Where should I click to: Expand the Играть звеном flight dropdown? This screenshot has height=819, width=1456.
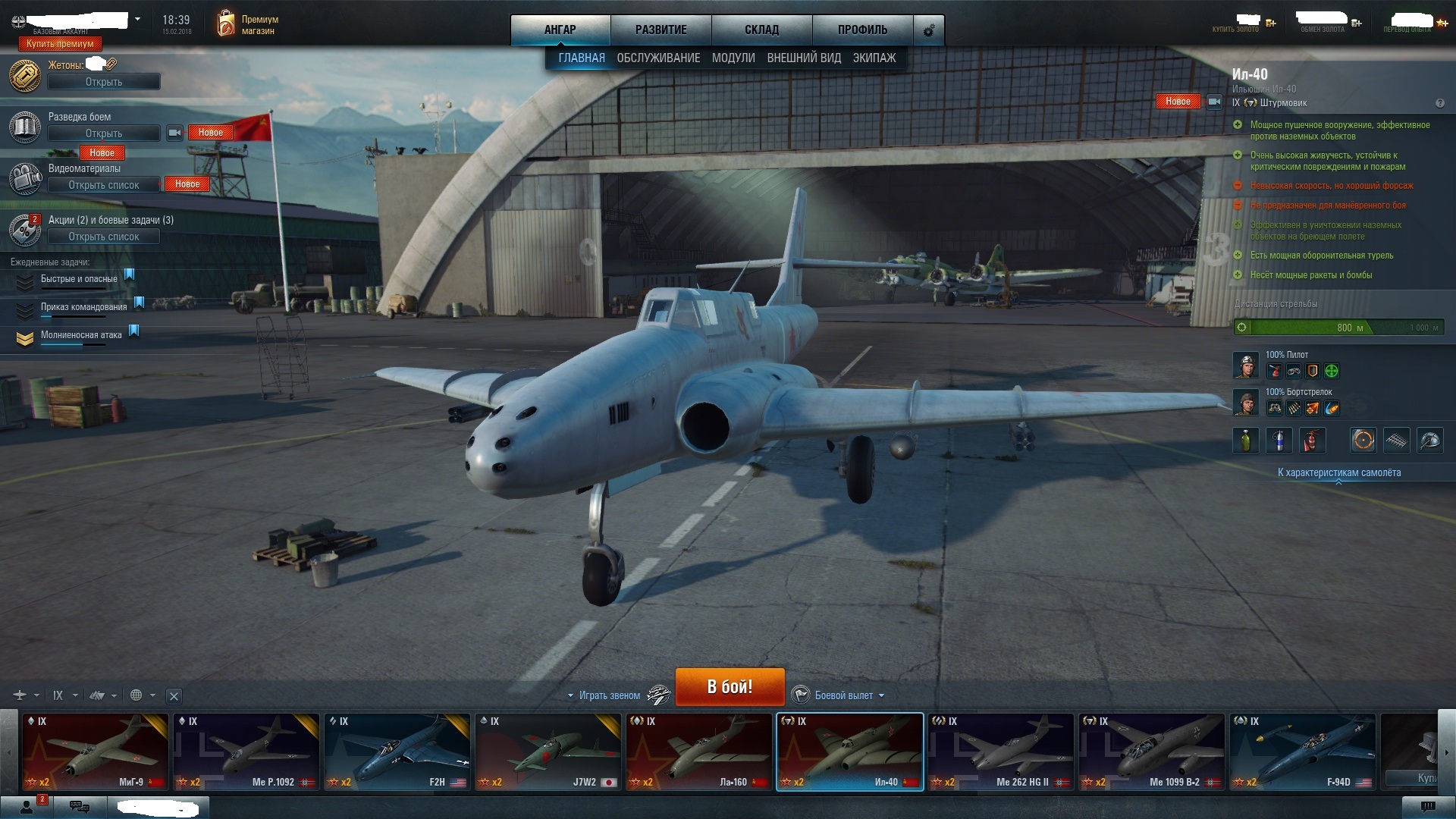point(607,695)
